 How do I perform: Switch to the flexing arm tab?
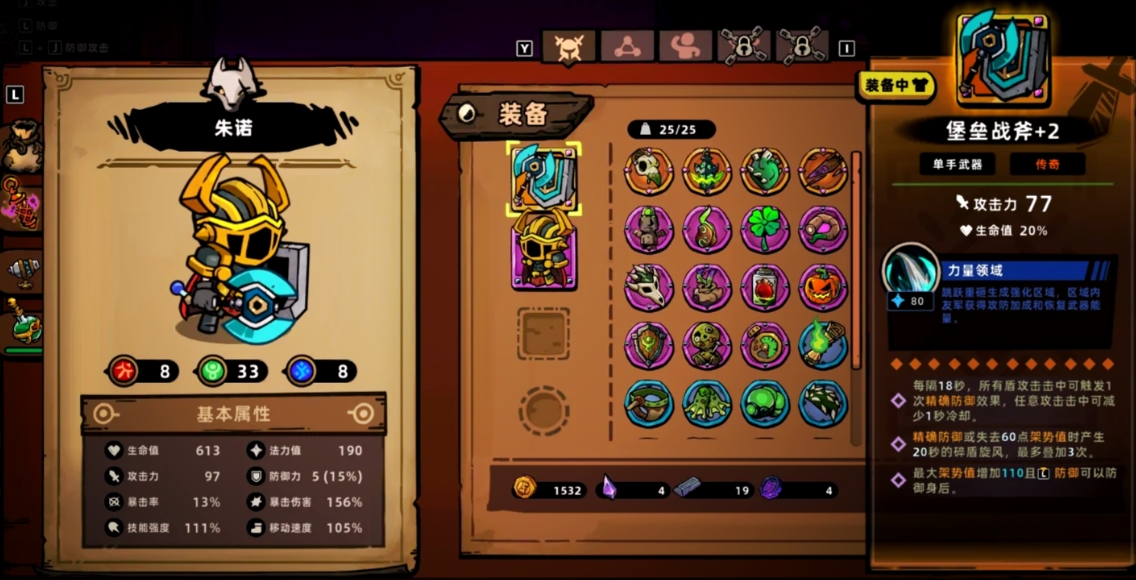[x=685, y=46]
